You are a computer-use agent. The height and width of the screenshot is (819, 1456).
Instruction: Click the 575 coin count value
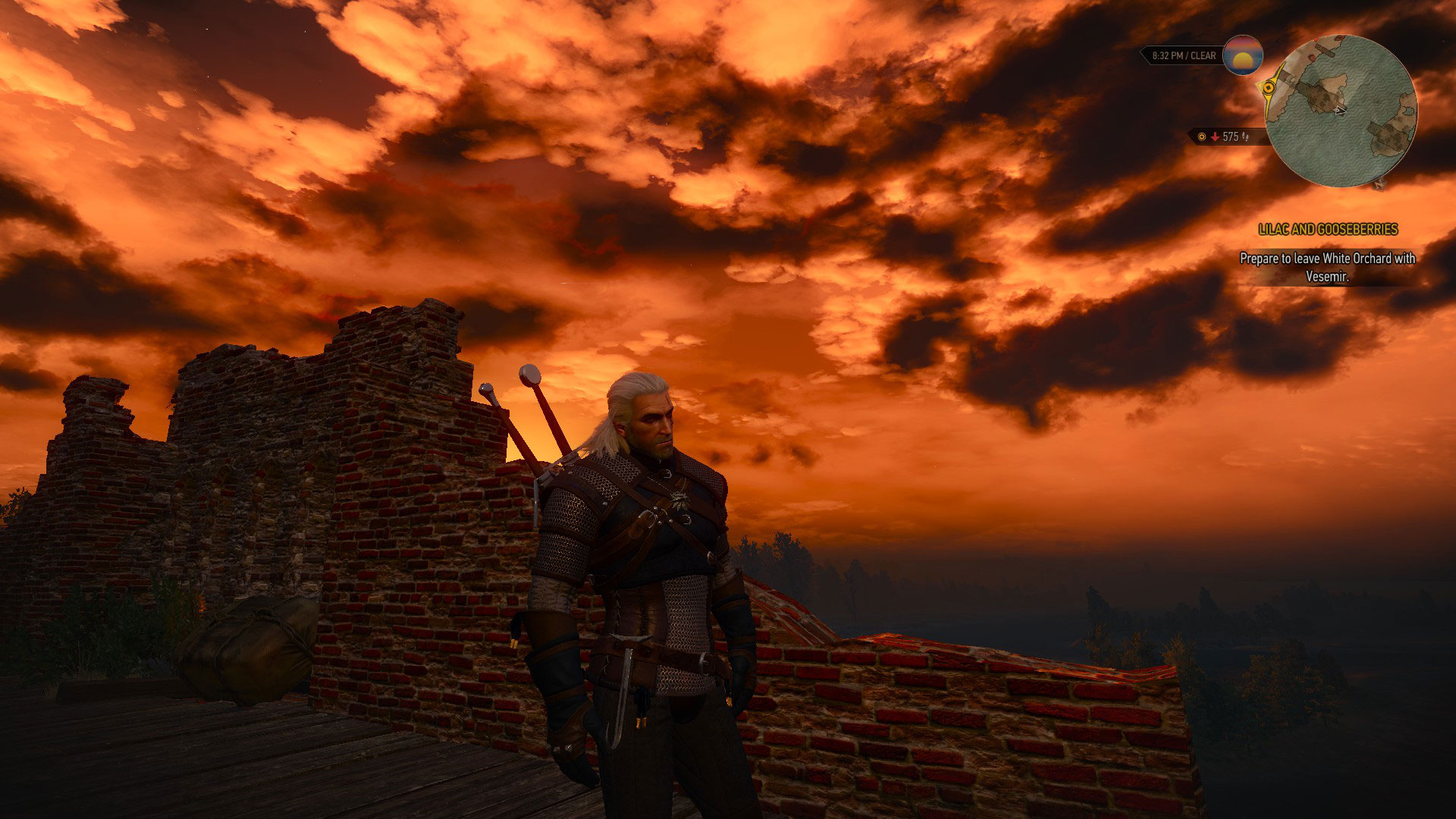tap(1230, 136)
